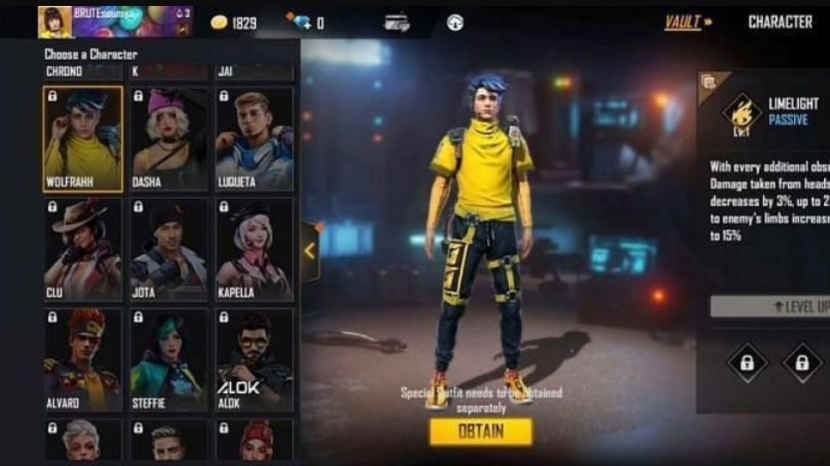The image size is (830, 466).
Task: Choose the Jota character tile
Action: [169, 249]
